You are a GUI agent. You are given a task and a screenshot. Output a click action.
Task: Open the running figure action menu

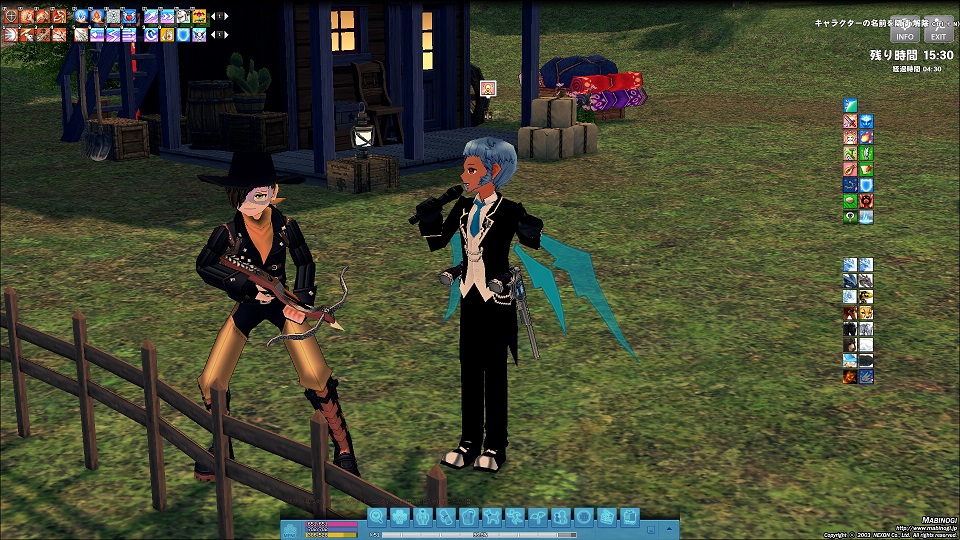tap(515, 517)
